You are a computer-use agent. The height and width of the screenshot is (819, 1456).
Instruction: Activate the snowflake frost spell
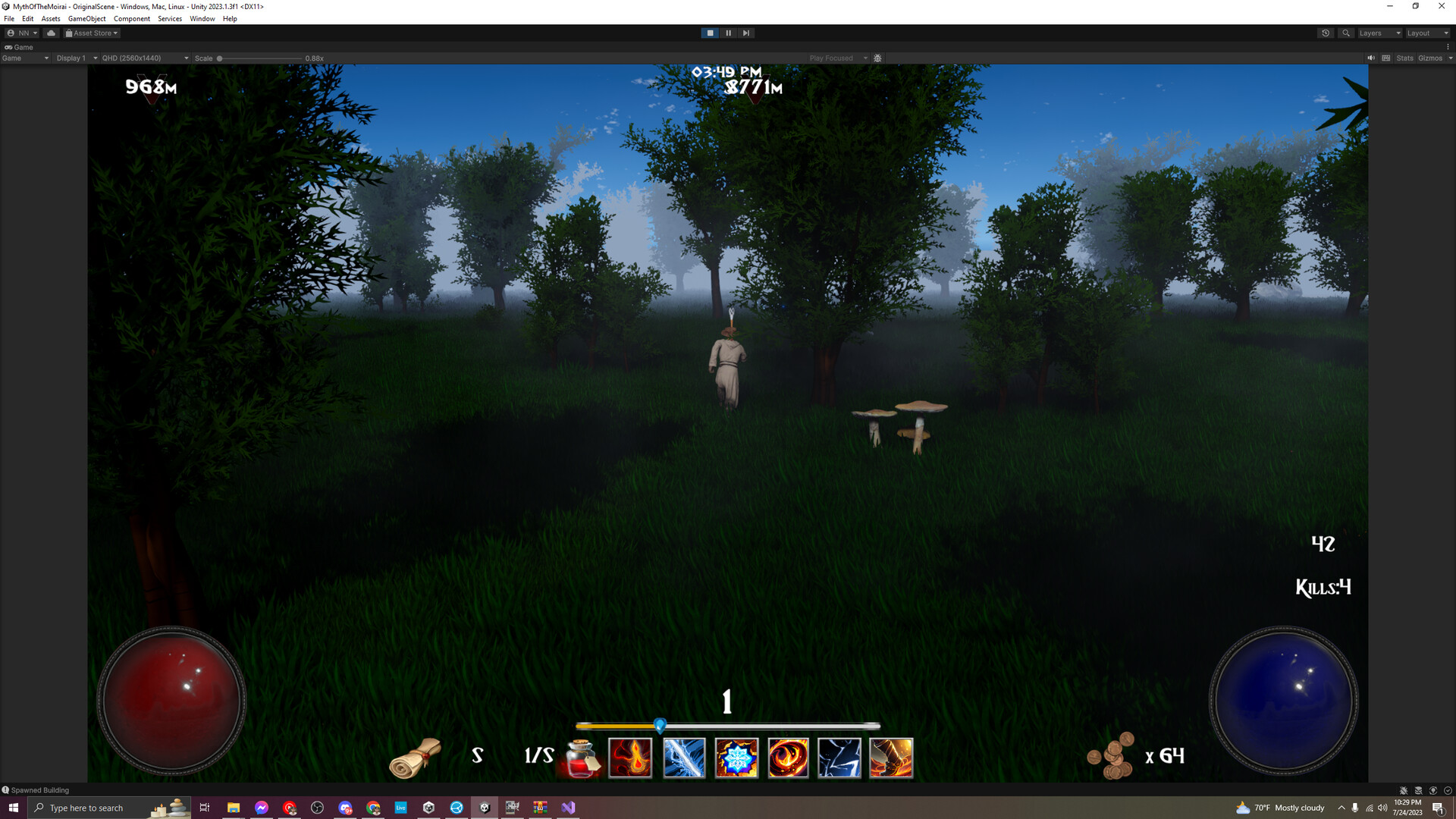736,758
